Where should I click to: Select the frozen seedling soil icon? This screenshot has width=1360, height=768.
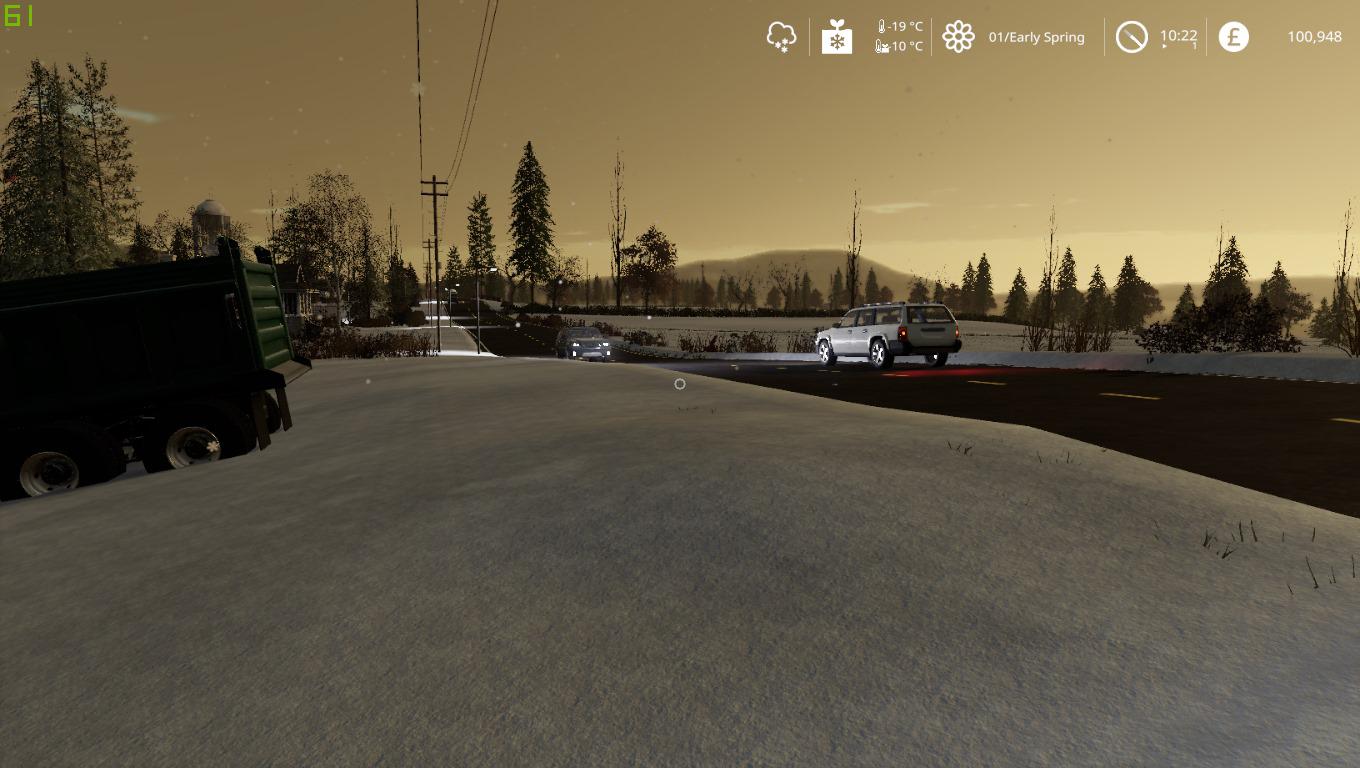tap(836, 37)
